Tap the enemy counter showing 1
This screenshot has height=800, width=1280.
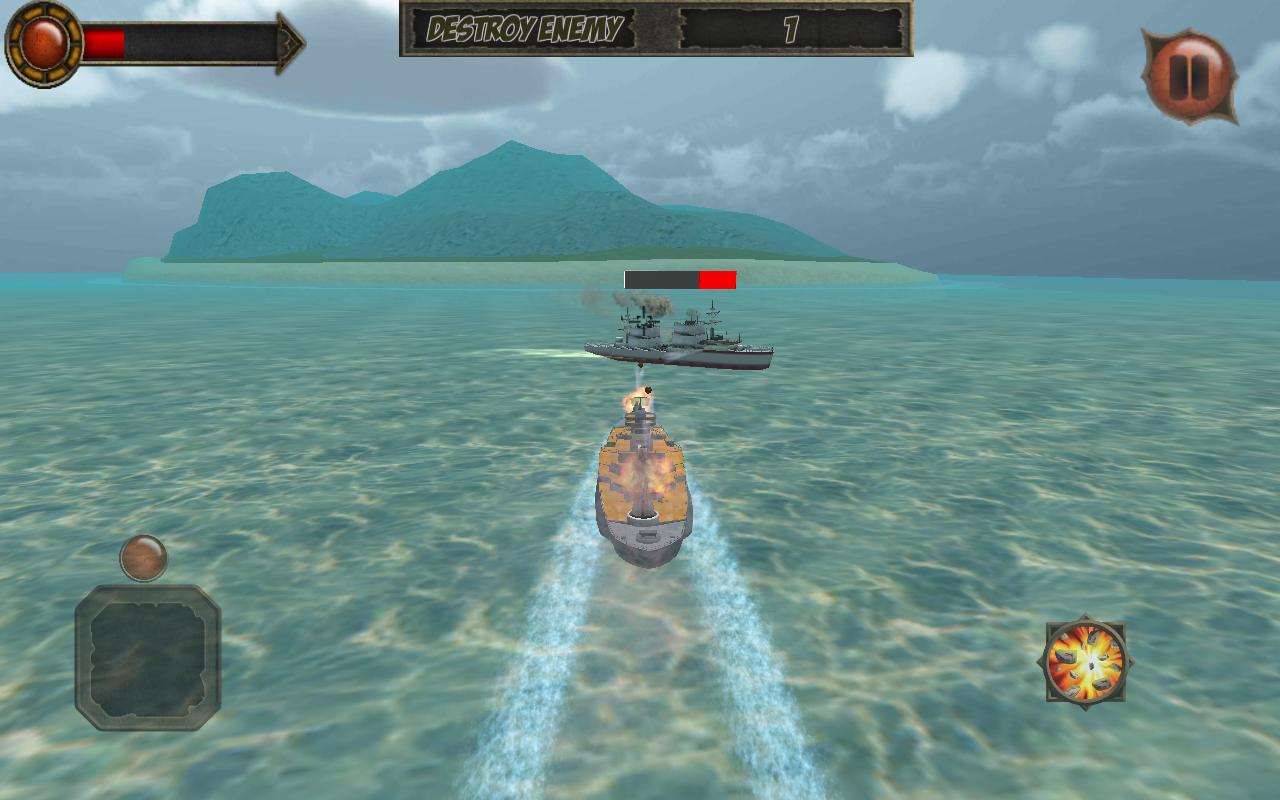(x=790, y=28)
